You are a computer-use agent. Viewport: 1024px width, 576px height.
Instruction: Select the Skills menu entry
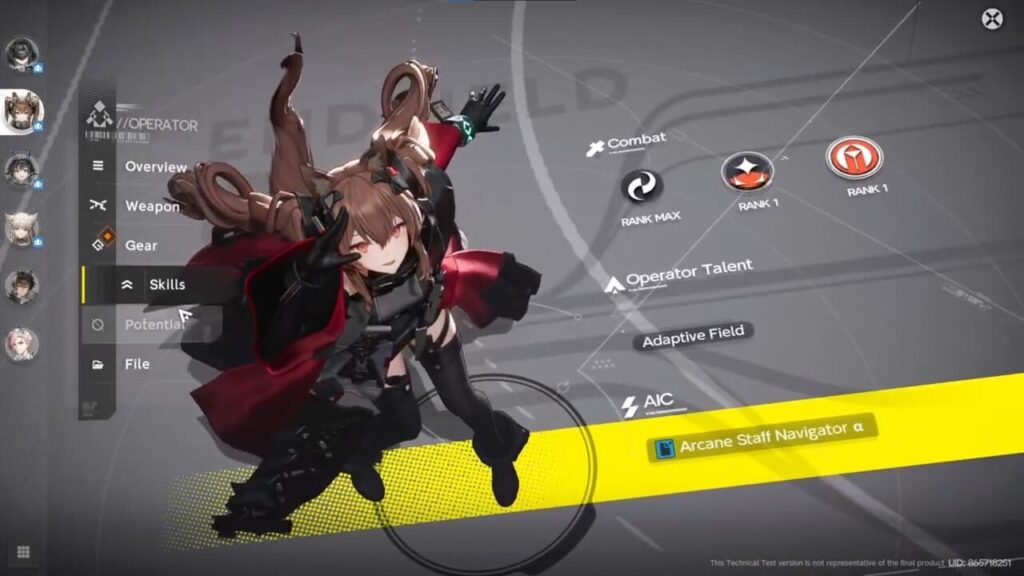coord(166,285)
